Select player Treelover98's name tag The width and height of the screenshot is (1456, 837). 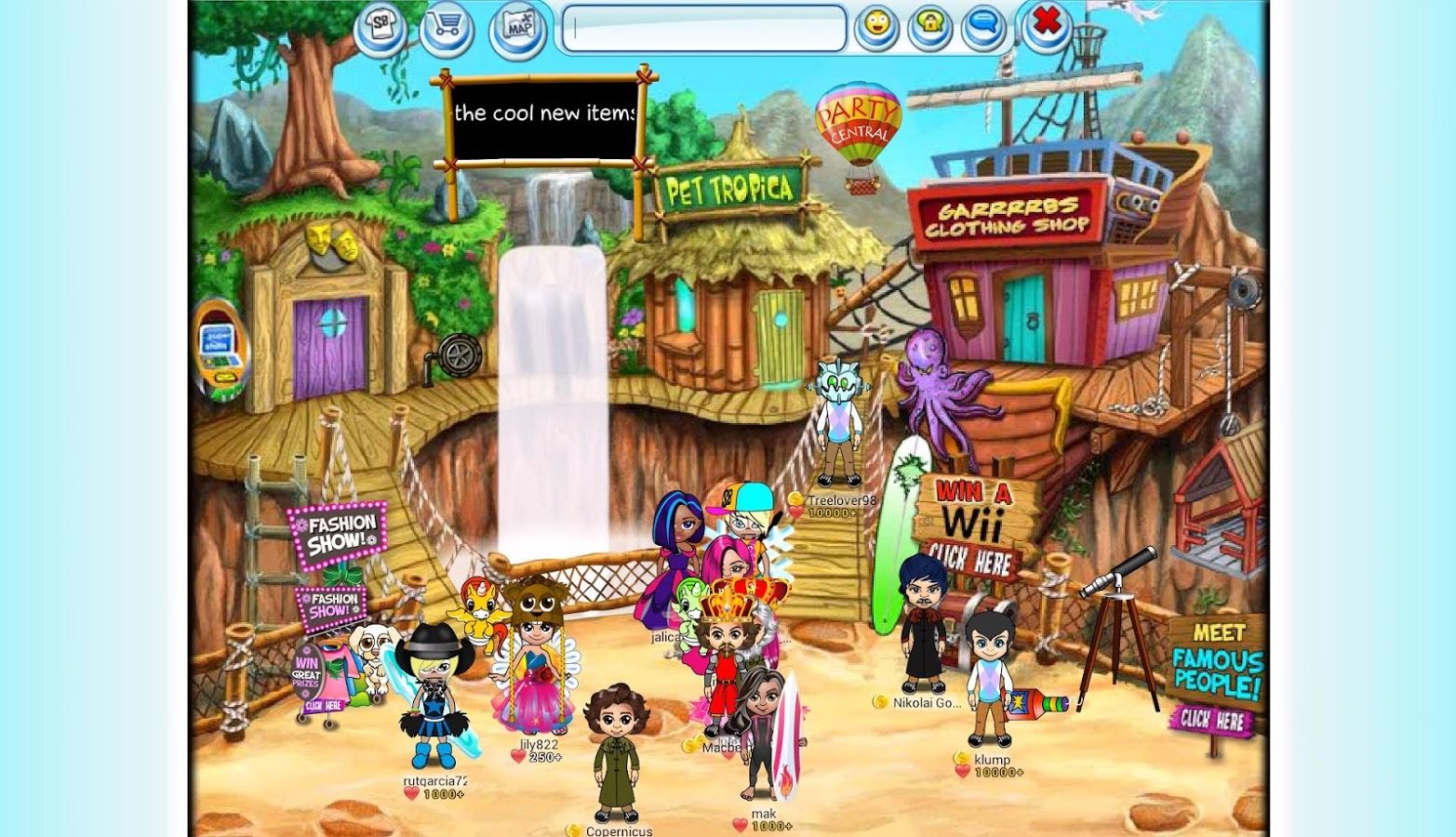[841, 500]
